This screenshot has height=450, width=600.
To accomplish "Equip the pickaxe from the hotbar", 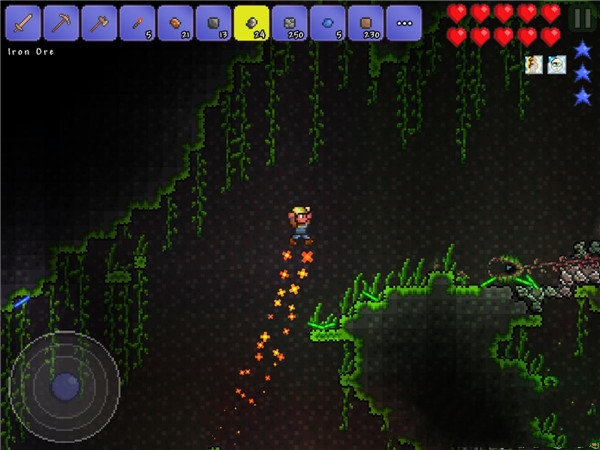I will pyautogui.click(x=61, y=21).
